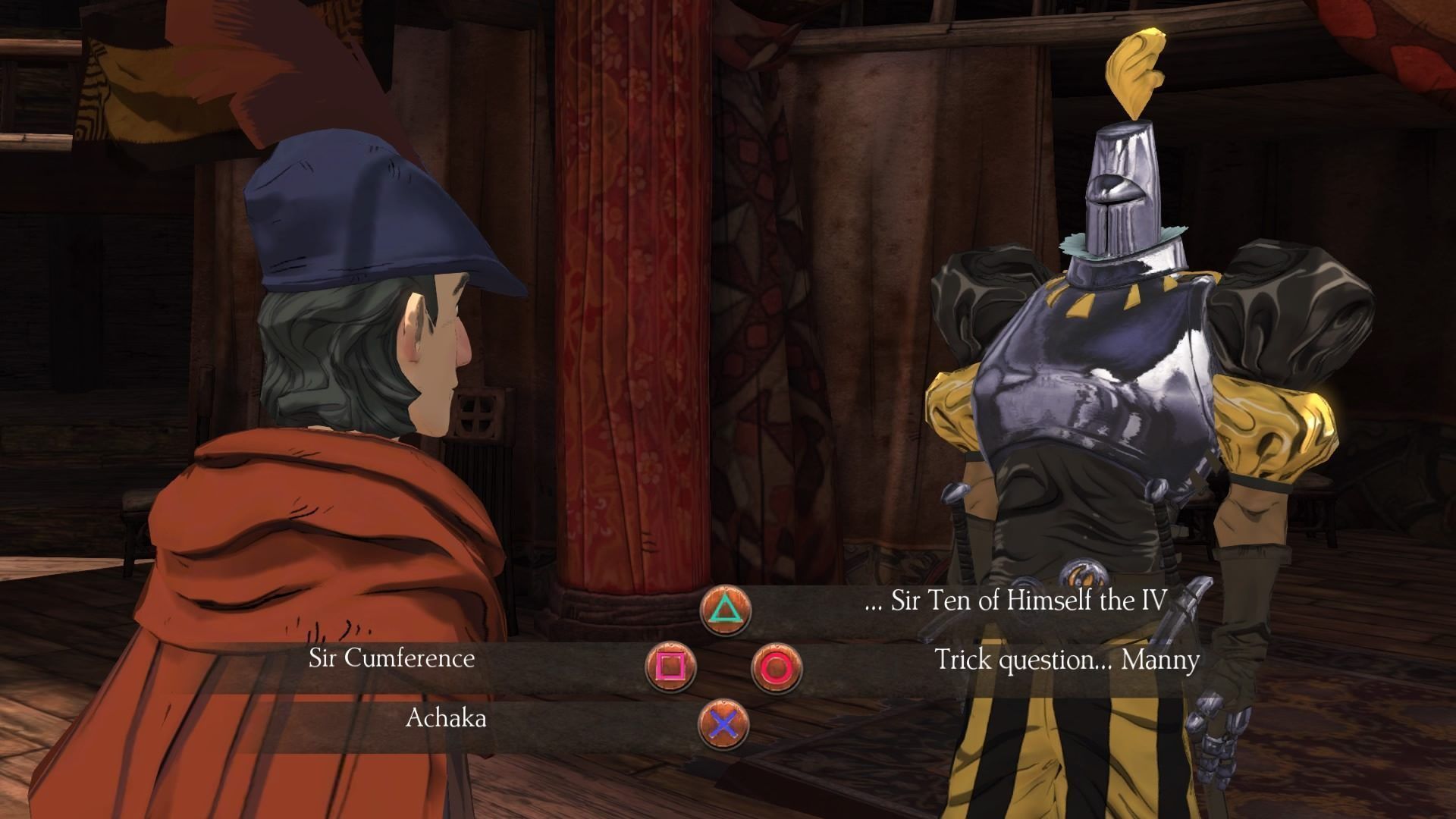Select the "Sir Cumference" dialogue answer
This screenshot has height=819, width=1456.
click(x=391, y=658)
